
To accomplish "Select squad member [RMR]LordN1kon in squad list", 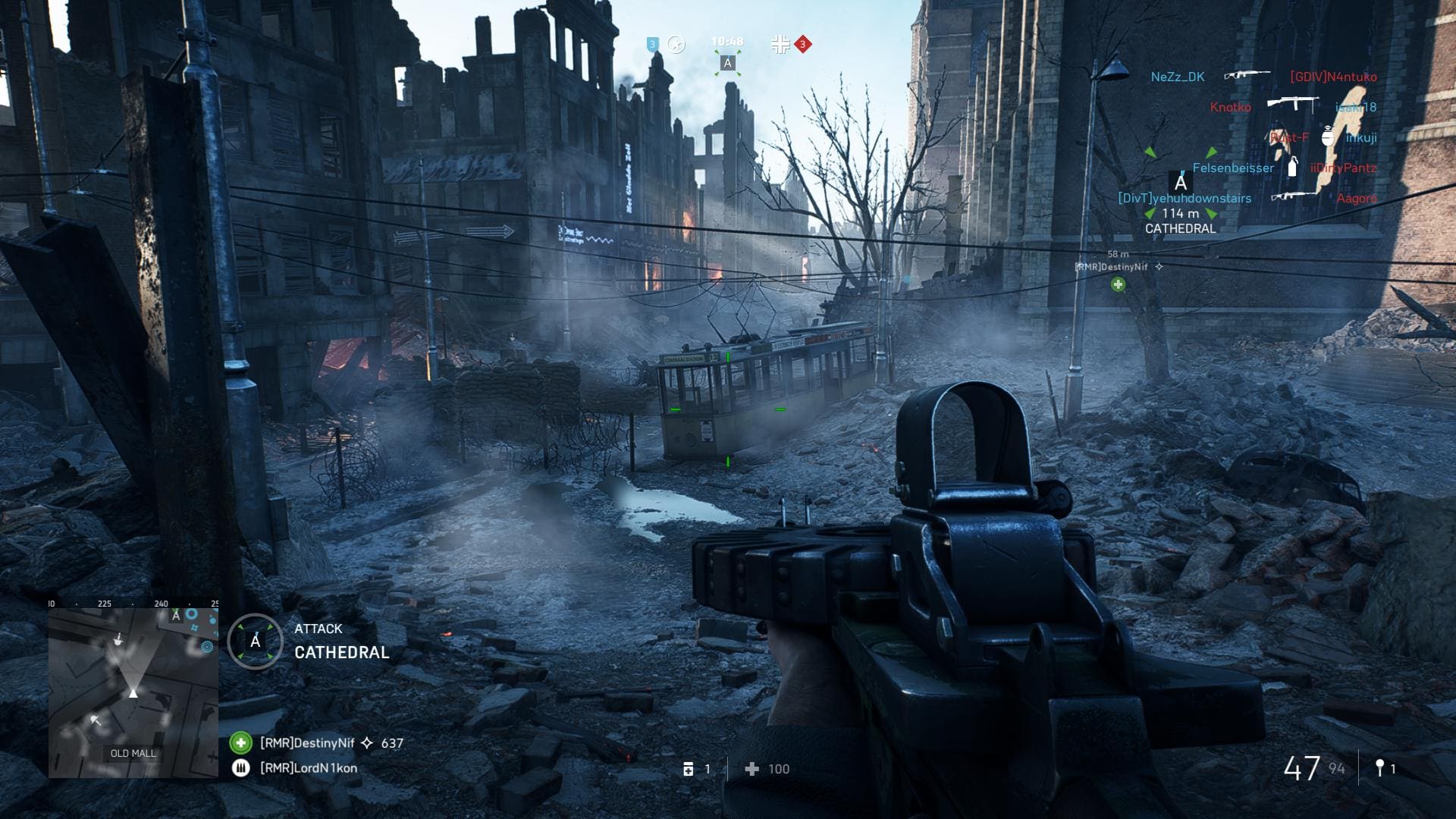I will (308, 768).
